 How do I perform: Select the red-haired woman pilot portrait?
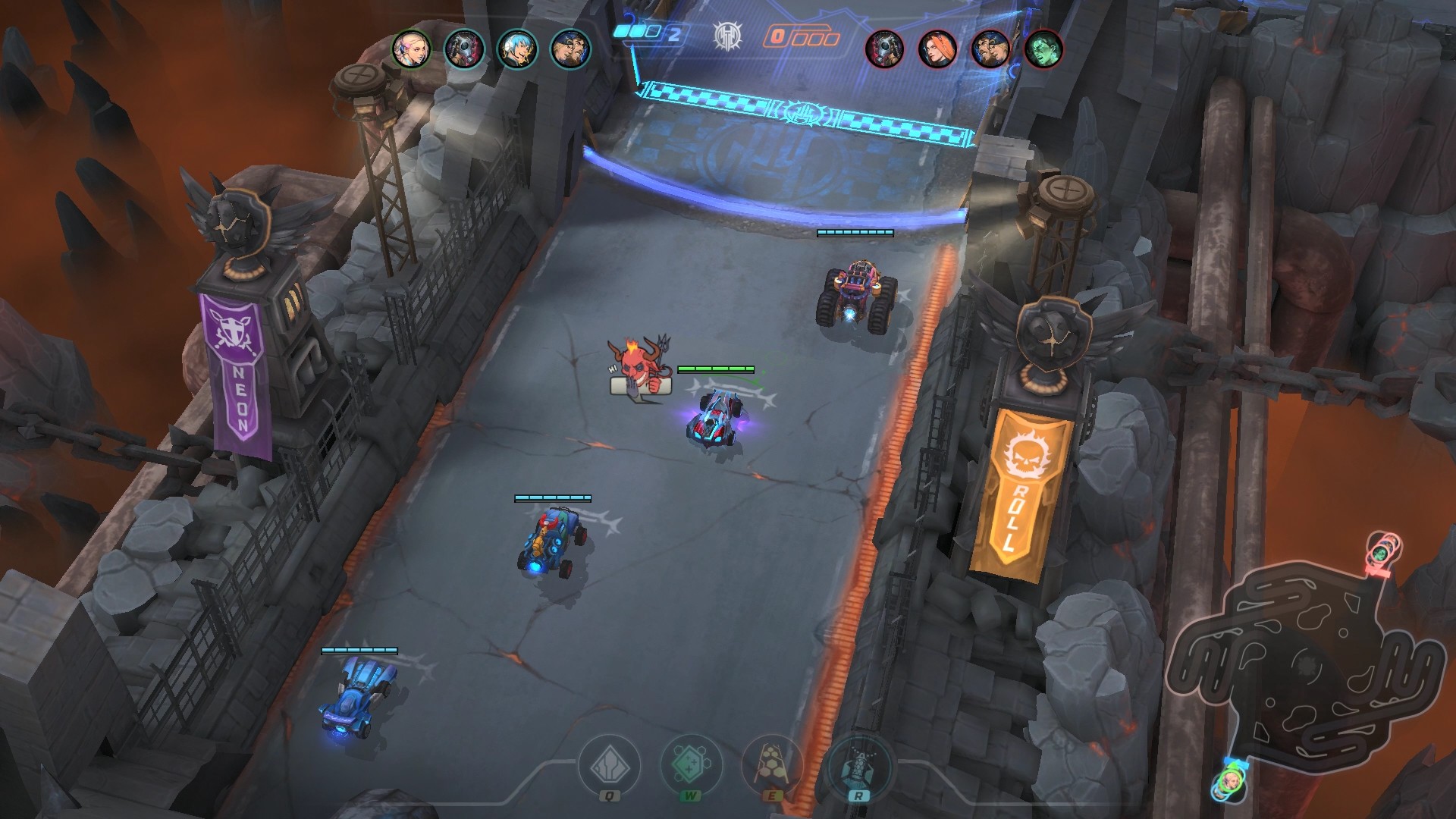[x=938, y=49]
